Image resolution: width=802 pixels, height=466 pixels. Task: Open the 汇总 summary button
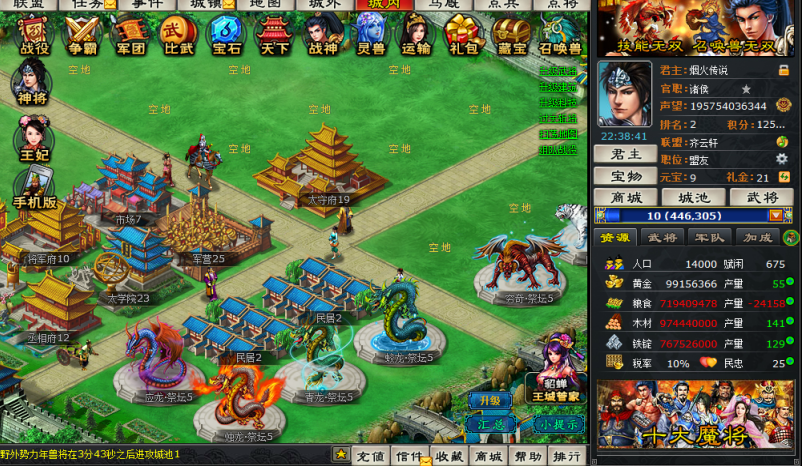(x=491, y=423)
